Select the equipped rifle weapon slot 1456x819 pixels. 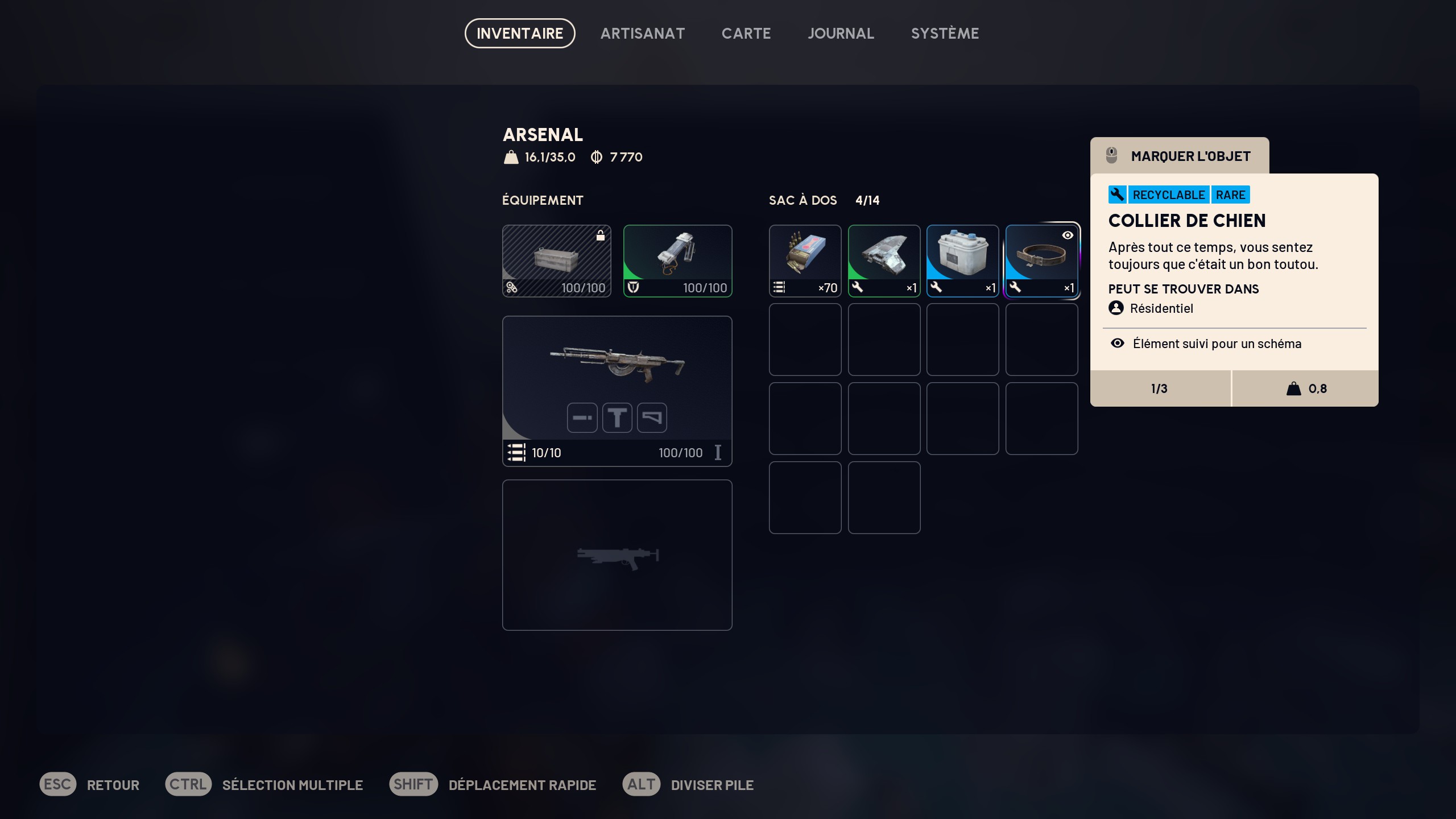617,370
